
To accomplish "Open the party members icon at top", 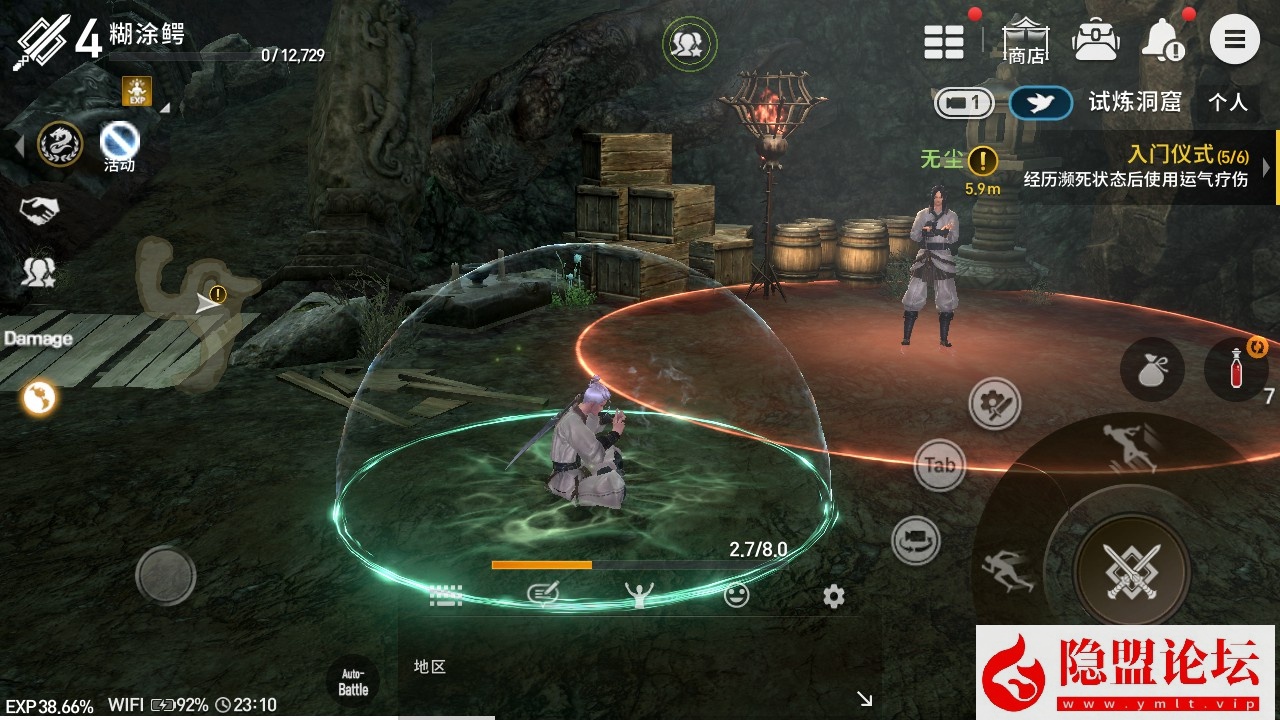I will (x=689, y=43).
